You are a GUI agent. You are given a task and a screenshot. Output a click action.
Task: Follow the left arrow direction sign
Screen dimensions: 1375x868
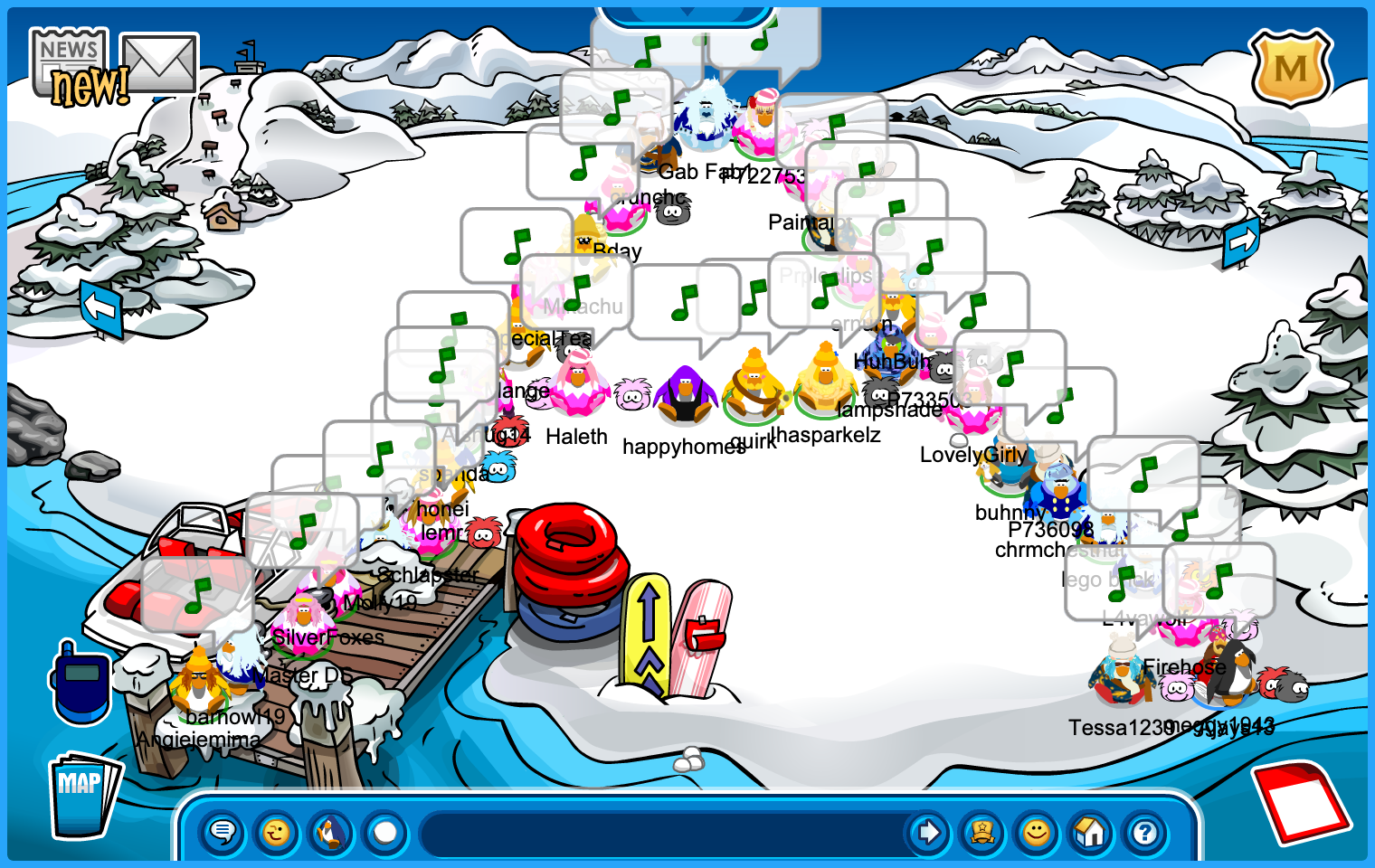pos(100,308)
